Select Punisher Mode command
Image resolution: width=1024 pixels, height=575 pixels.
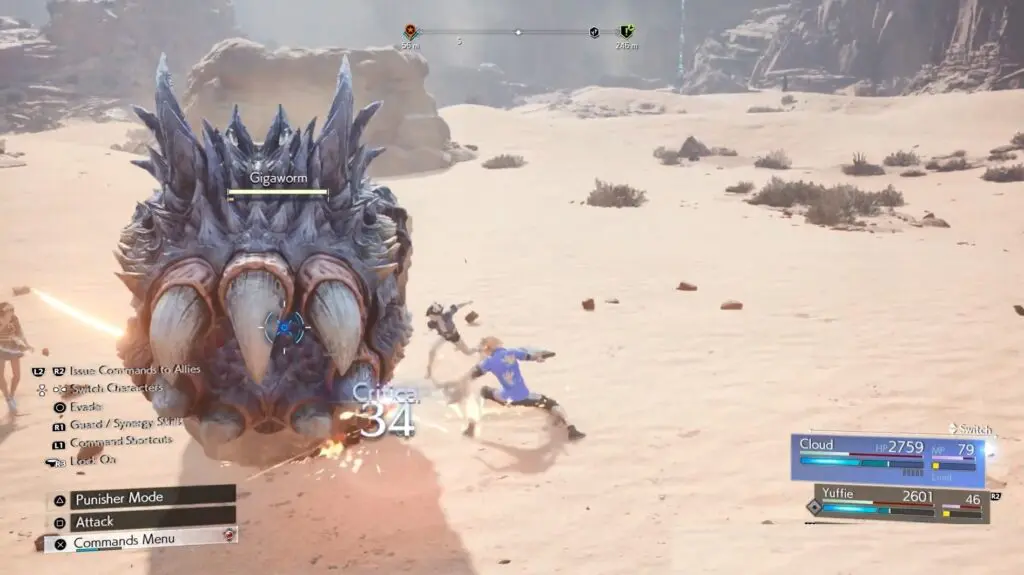[x=140, y=497]
